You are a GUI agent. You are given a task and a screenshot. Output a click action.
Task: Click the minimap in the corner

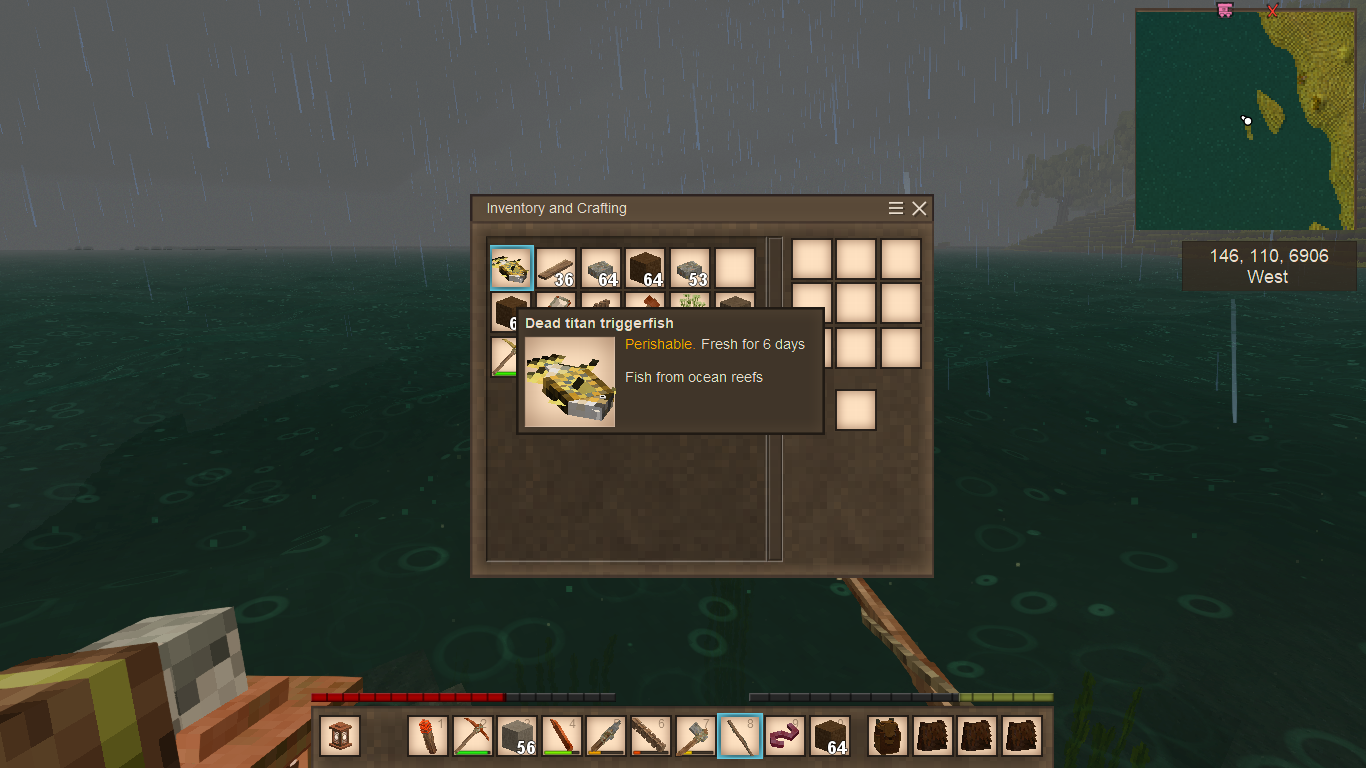pyautogui.click(x=1248, y=120)
